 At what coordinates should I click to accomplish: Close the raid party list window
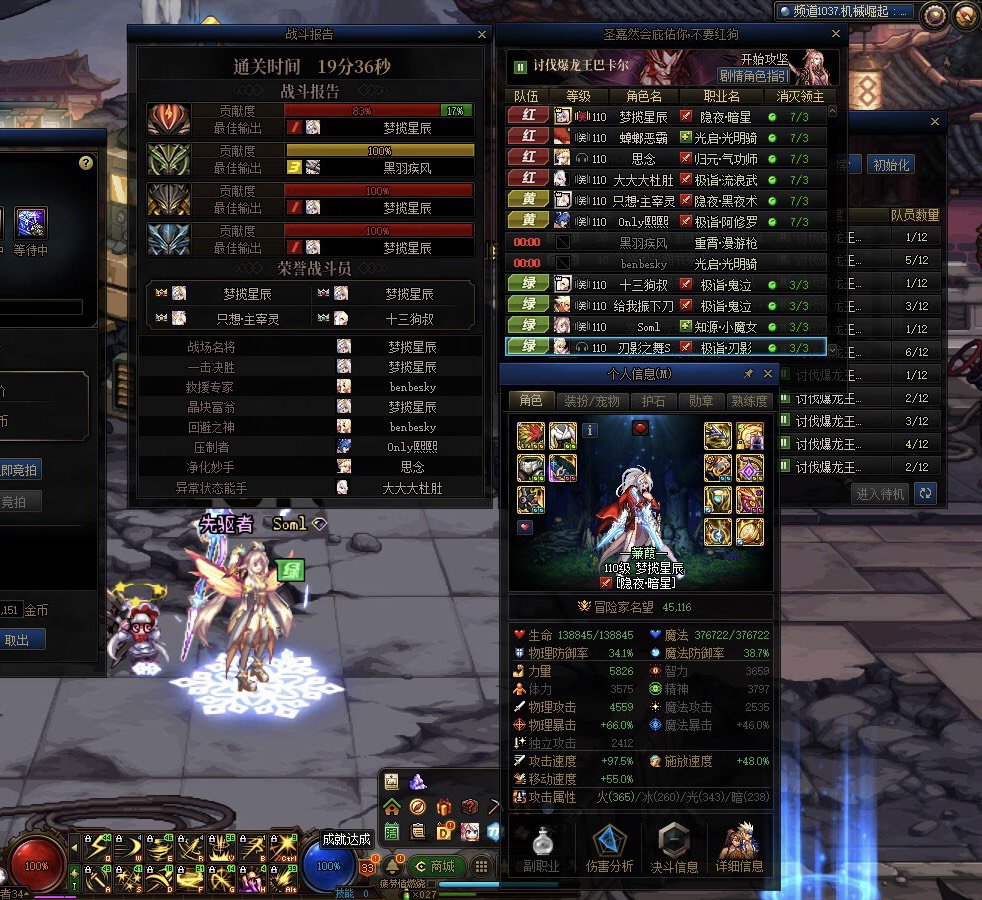[838, 35]
